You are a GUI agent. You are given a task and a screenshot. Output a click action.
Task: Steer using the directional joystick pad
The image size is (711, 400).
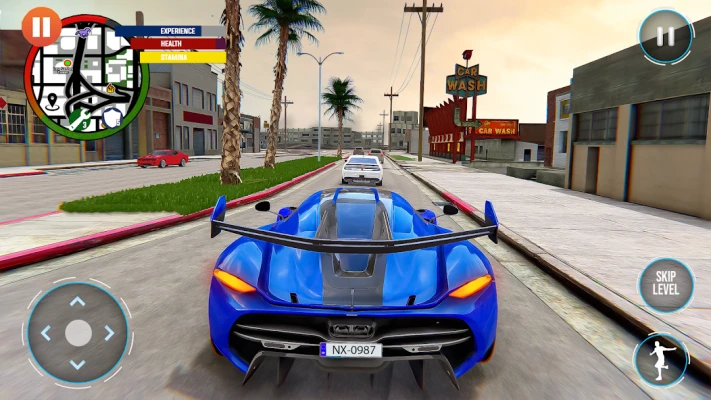(x=77, y=333)
